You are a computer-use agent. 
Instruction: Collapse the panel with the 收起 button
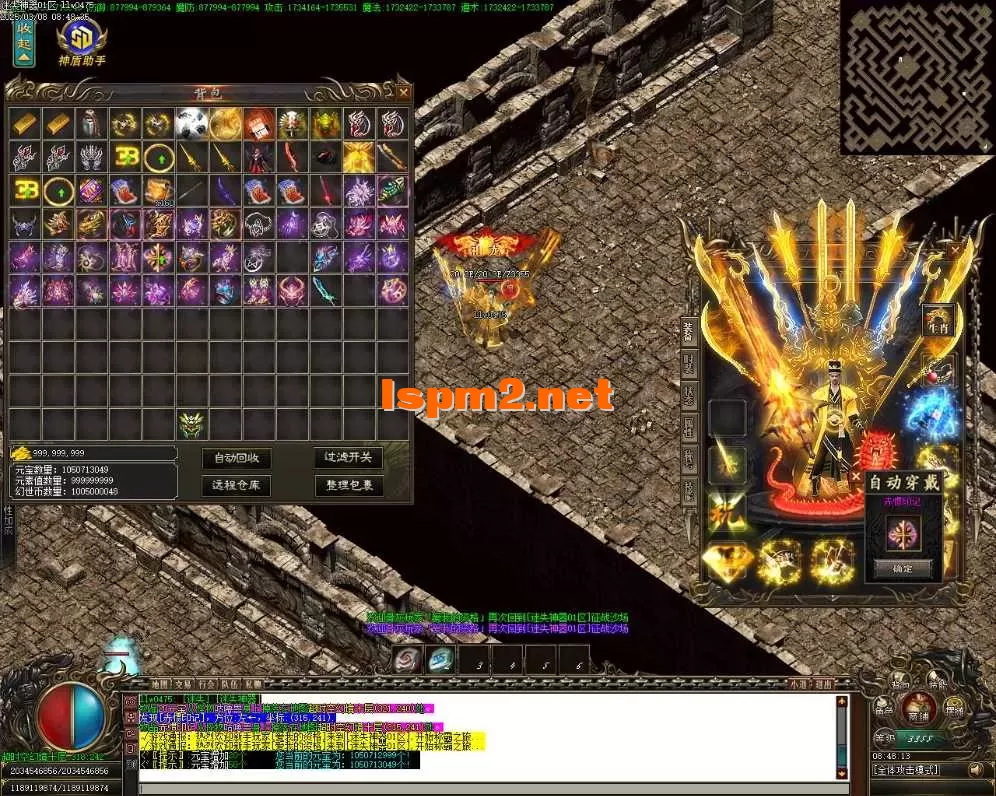tap(24, 42)
